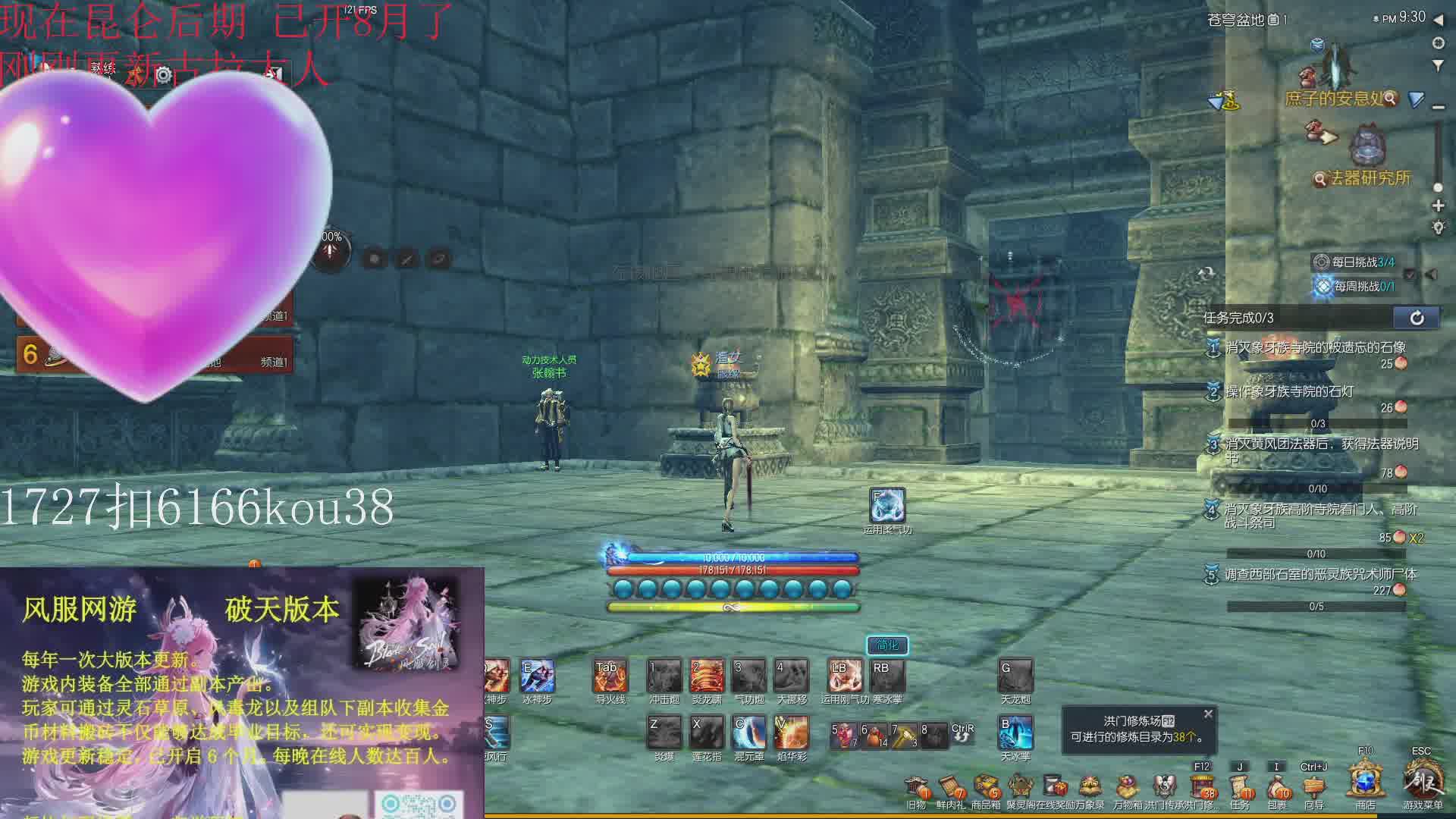The image size is (1456, 819).
Task: Open the 商品箱 treasure chest icon
Action: [x=986, y=788]
